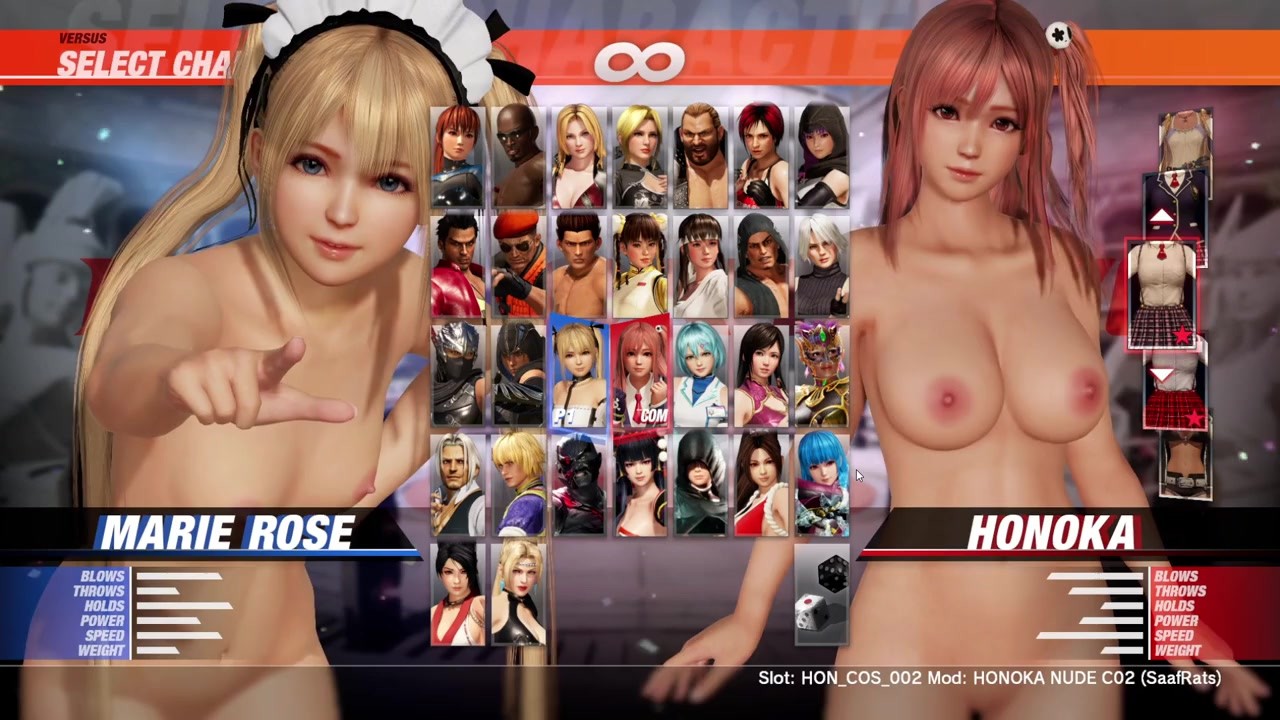The height and width of the screenshot is (720, 1280).
Task: Choose the Honoka roster tile
Action: (640, 375)
